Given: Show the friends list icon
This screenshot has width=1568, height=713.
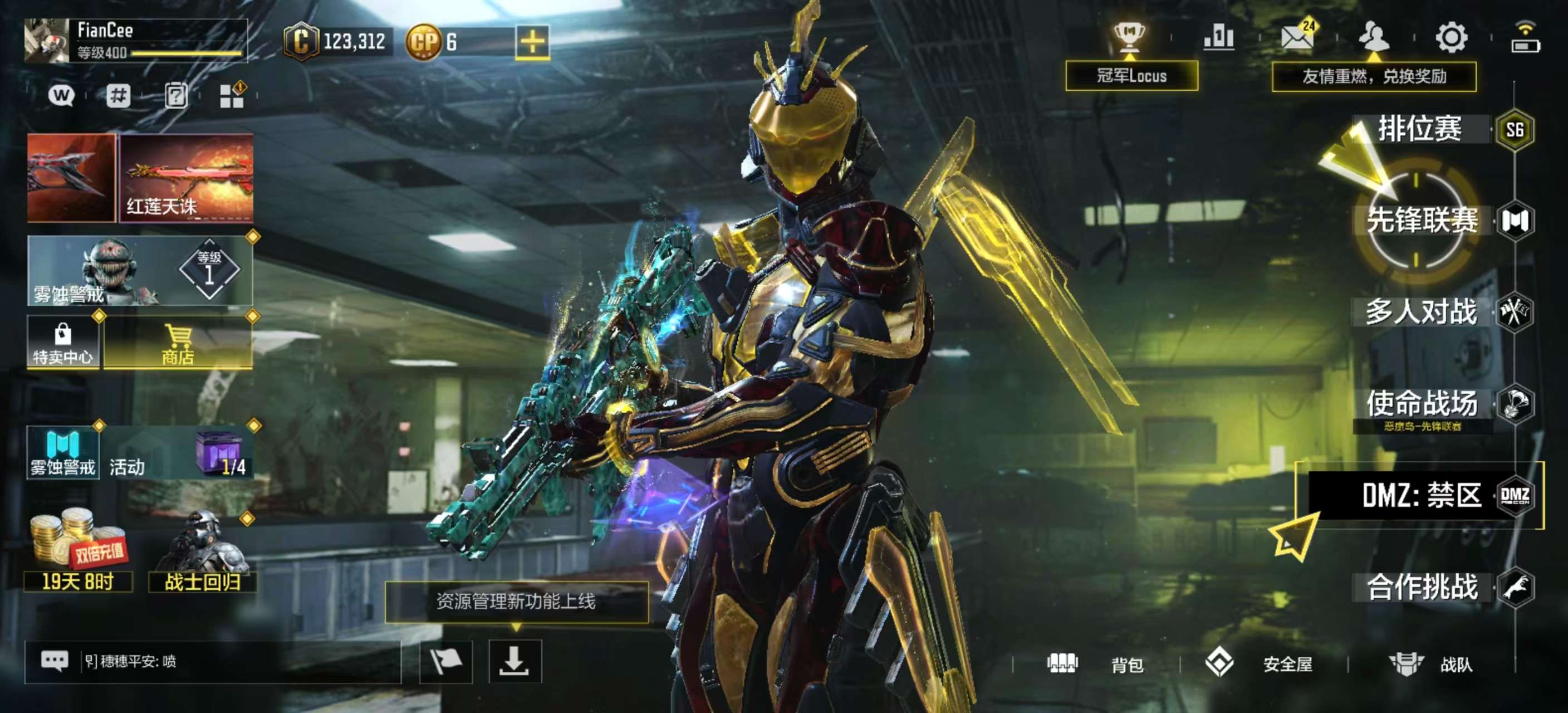Looking at the screenshot, I should 1373,37.
